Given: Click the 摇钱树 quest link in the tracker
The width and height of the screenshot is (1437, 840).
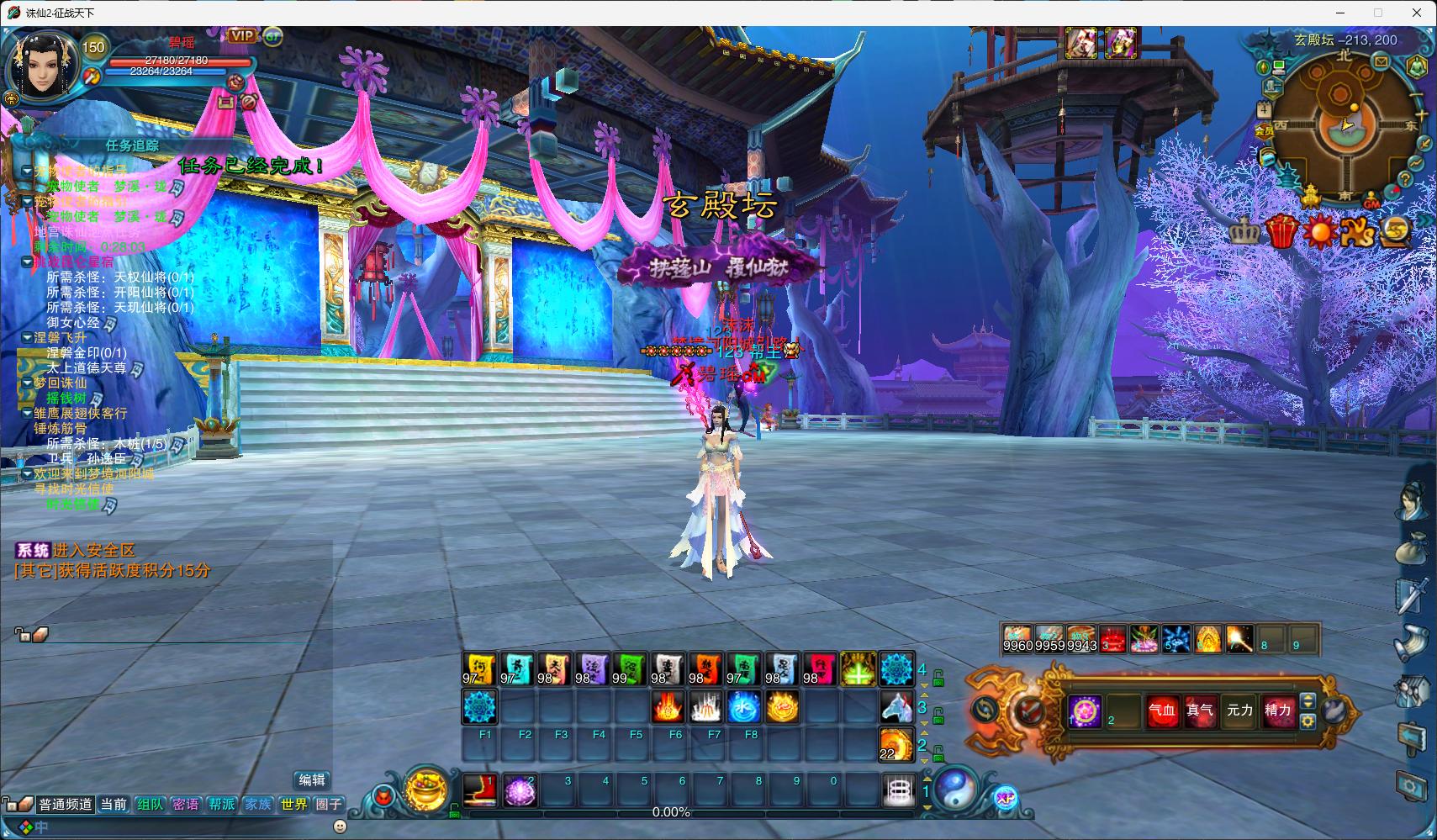Looking at the screenshot, I should [66, 398].
